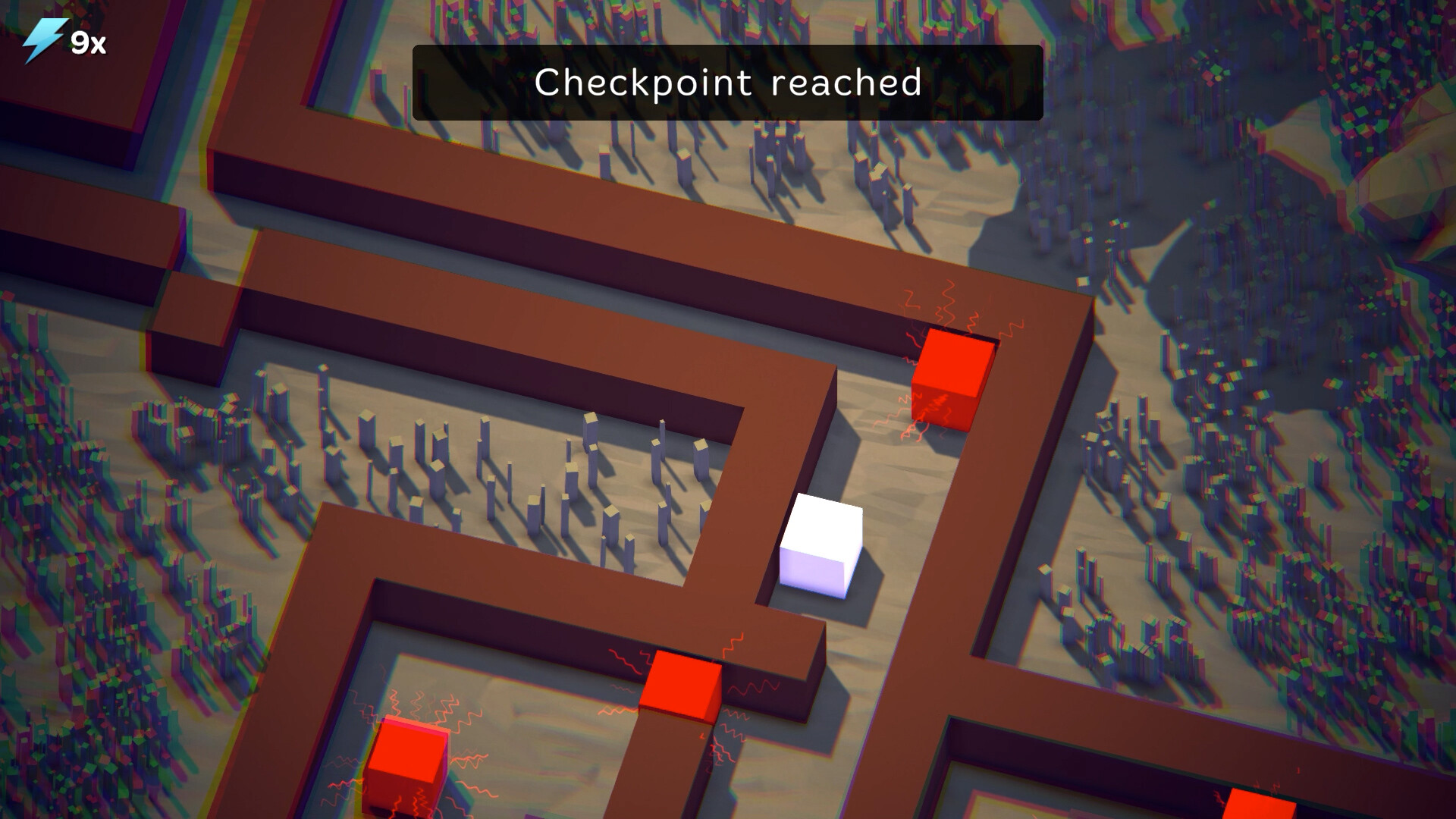This screenshot has width=1456, height=819.
Task: Select the red cube at bottom left
Action: click(x=407, y=766)
